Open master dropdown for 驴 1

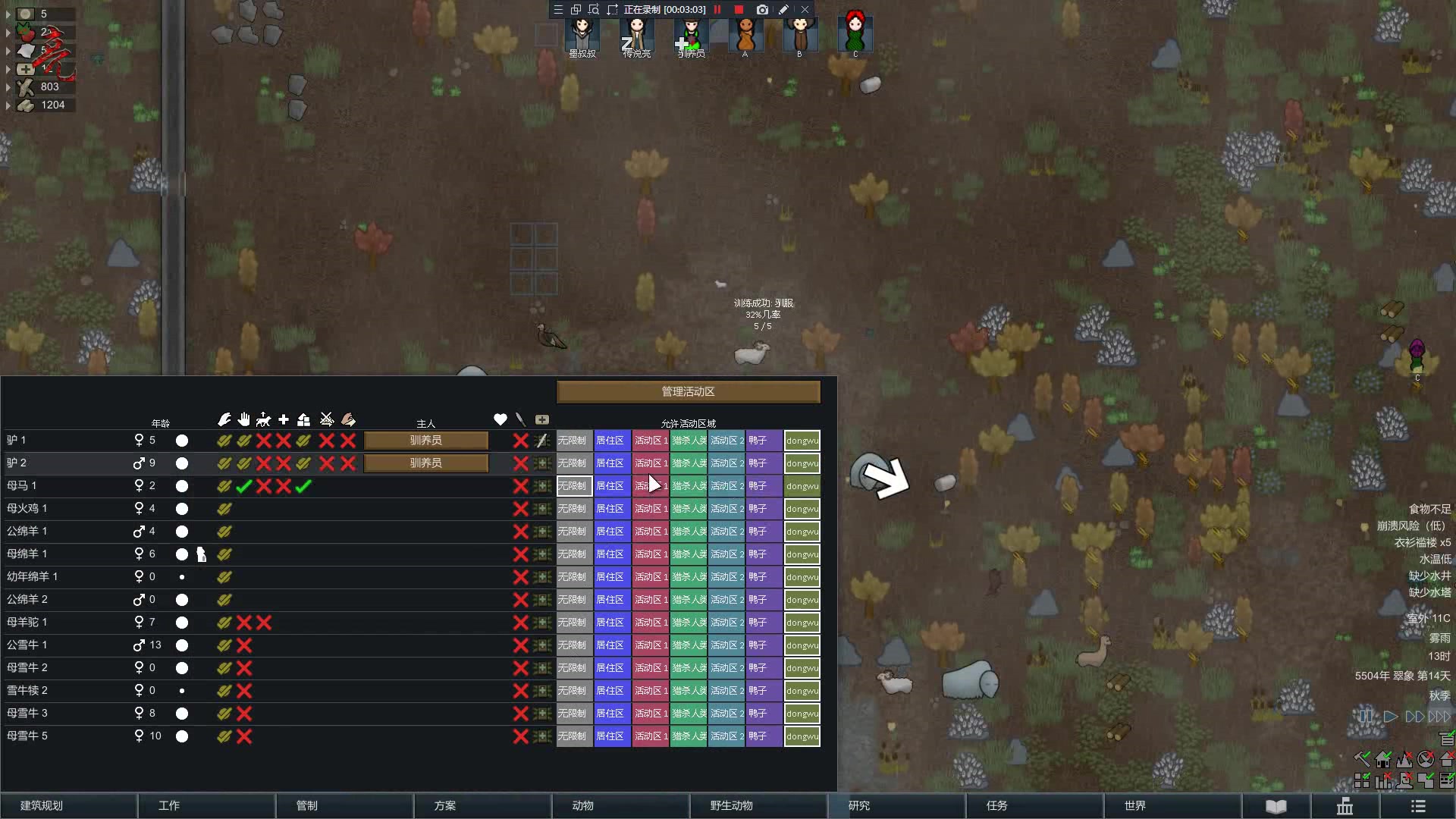coord(426,441)
